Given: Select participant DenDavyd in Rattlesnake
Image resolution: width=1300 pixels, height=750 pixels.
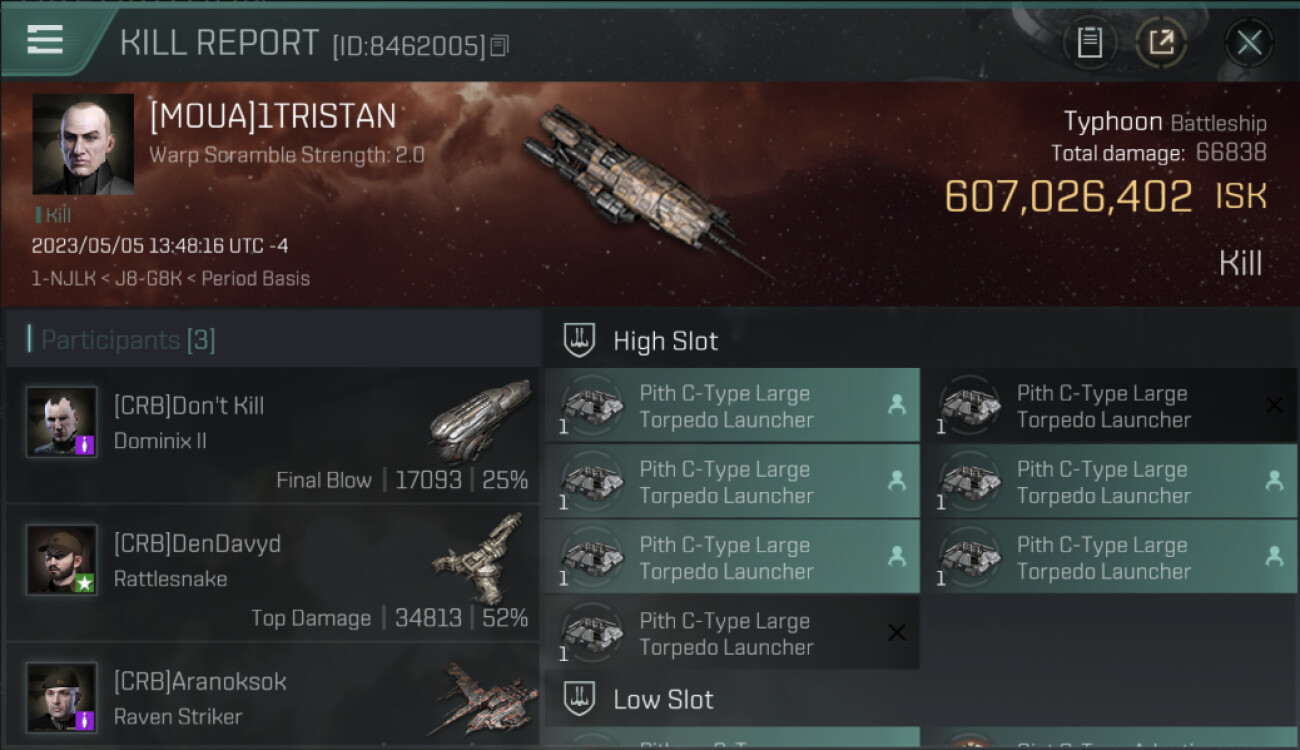Looking at the screenshot, I should click(272, 573).
